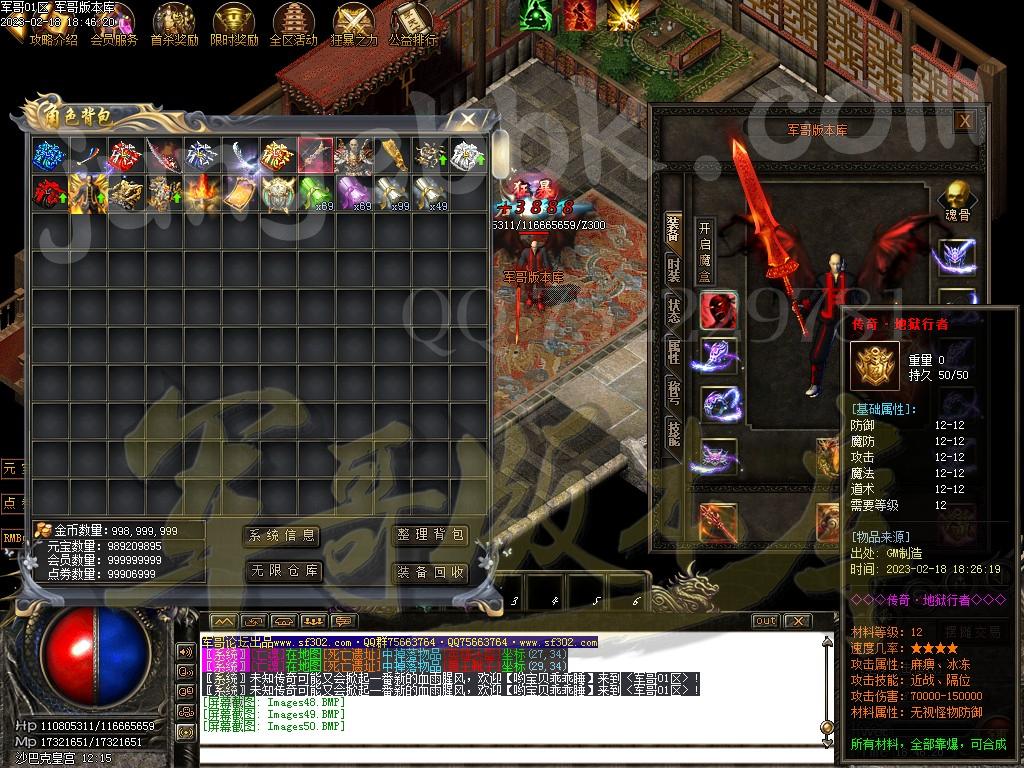Screen dimensions: 1024x768
Task: Open the 攻略介绍 guide menu
Action: (x=53, y=24)
